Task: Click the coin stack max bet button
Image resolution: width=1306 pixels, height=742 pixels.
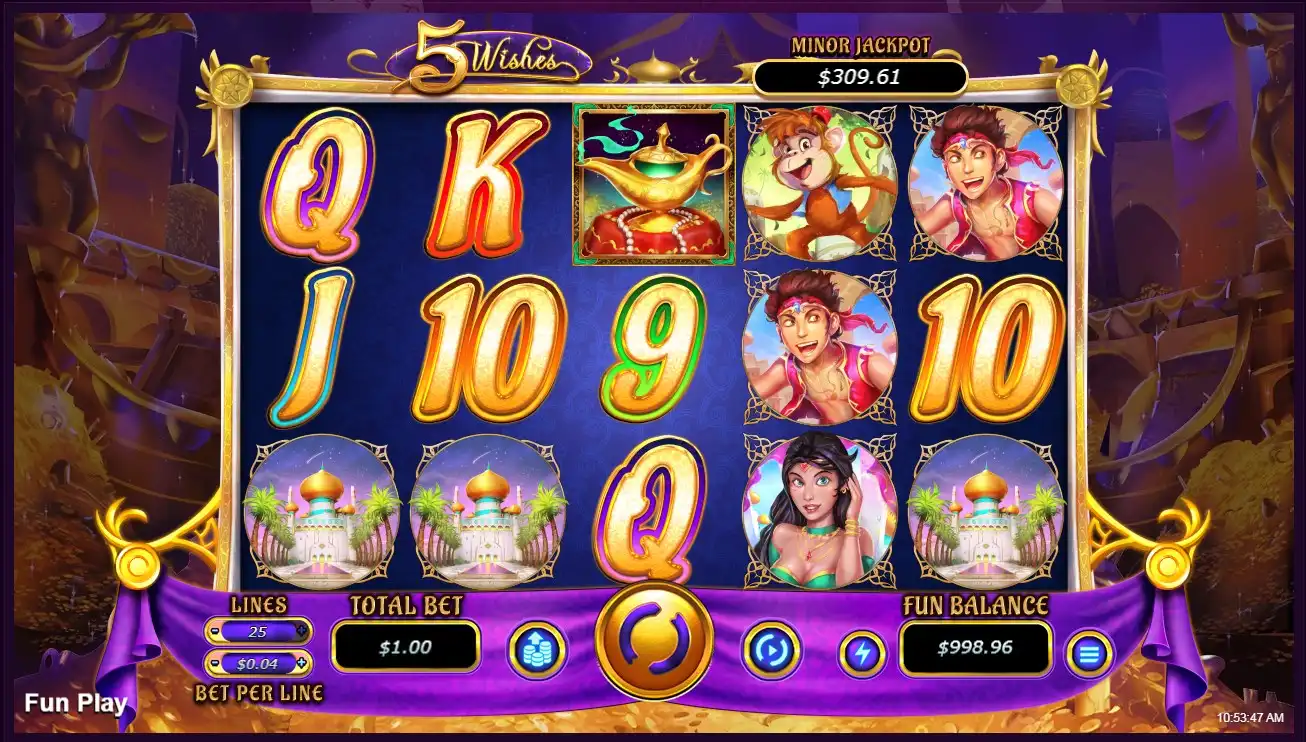Action: click(x=537, y=651)
